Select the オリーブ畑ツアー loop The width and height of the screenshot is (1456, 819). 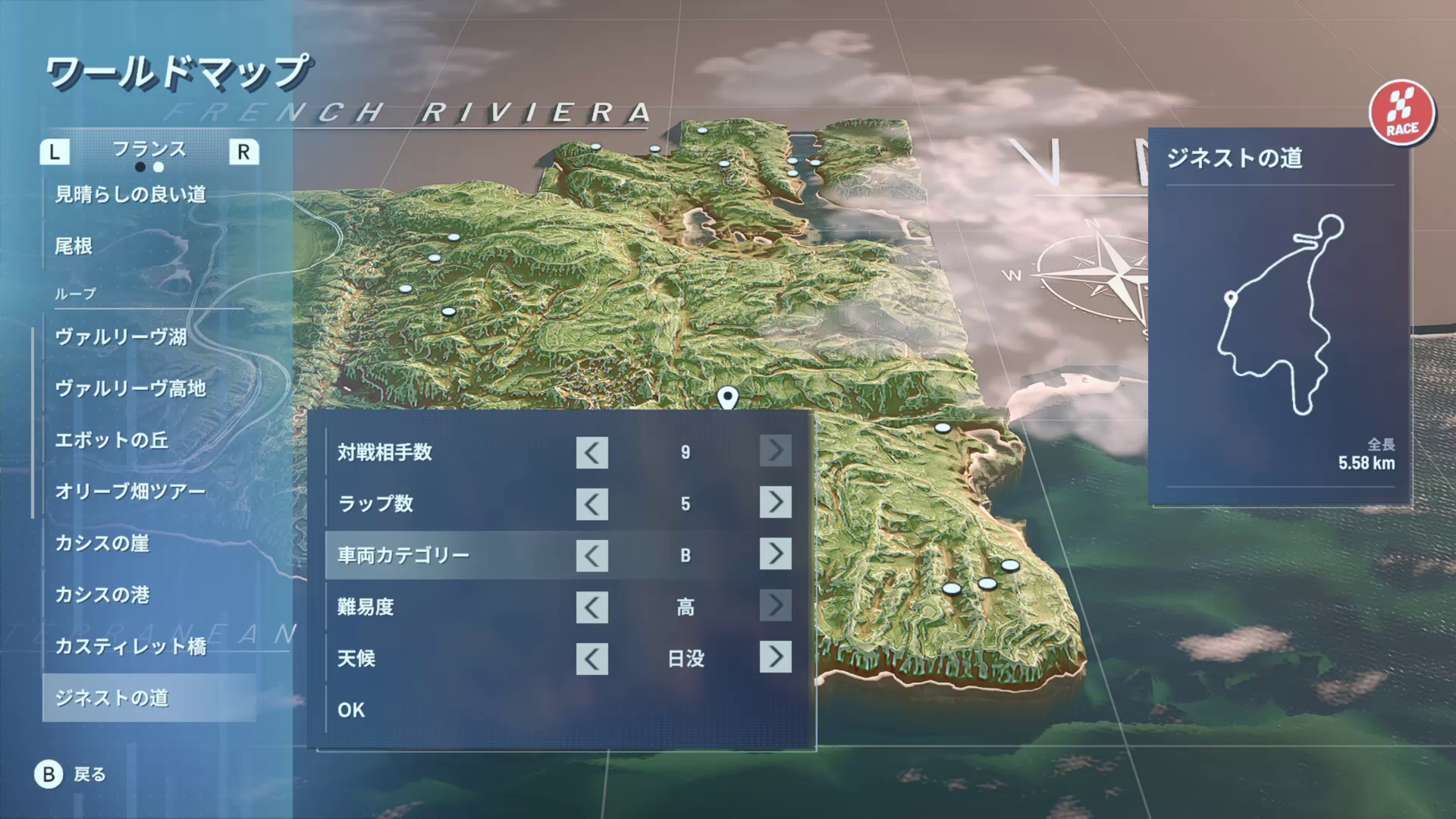pos(130,491)
